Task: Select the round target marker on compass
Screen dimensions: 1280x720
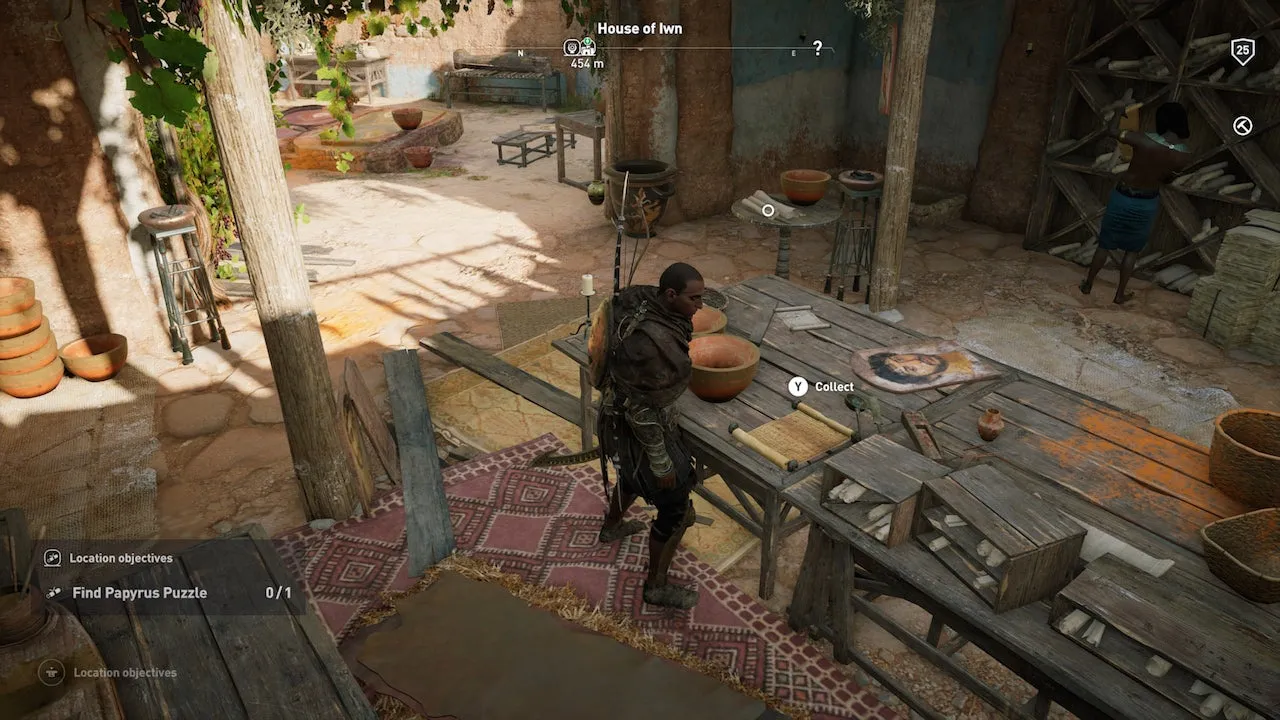Action: 571,47
